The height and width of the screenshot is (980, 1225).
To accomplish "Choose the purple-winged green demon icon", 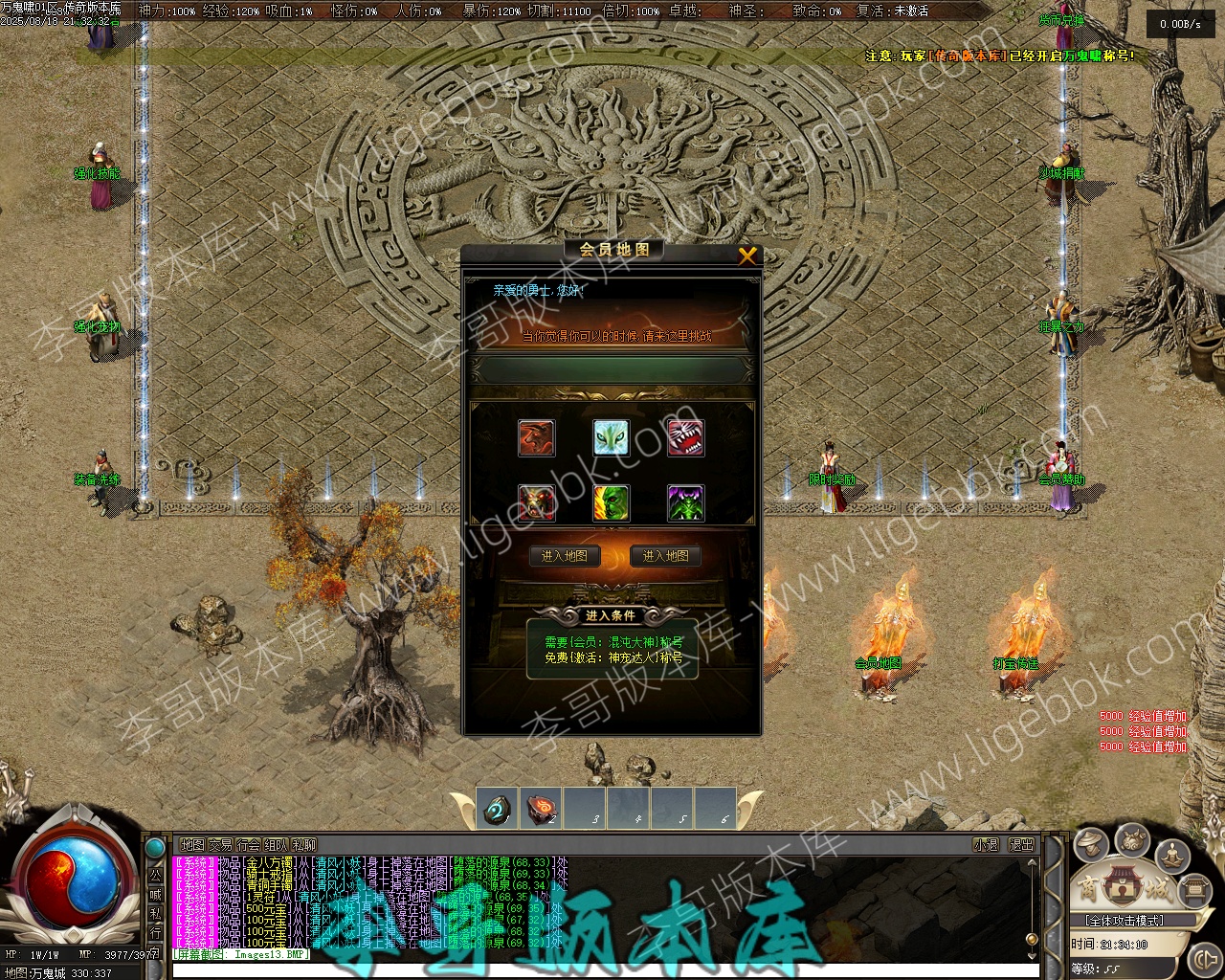I will (x=685, y=502).
